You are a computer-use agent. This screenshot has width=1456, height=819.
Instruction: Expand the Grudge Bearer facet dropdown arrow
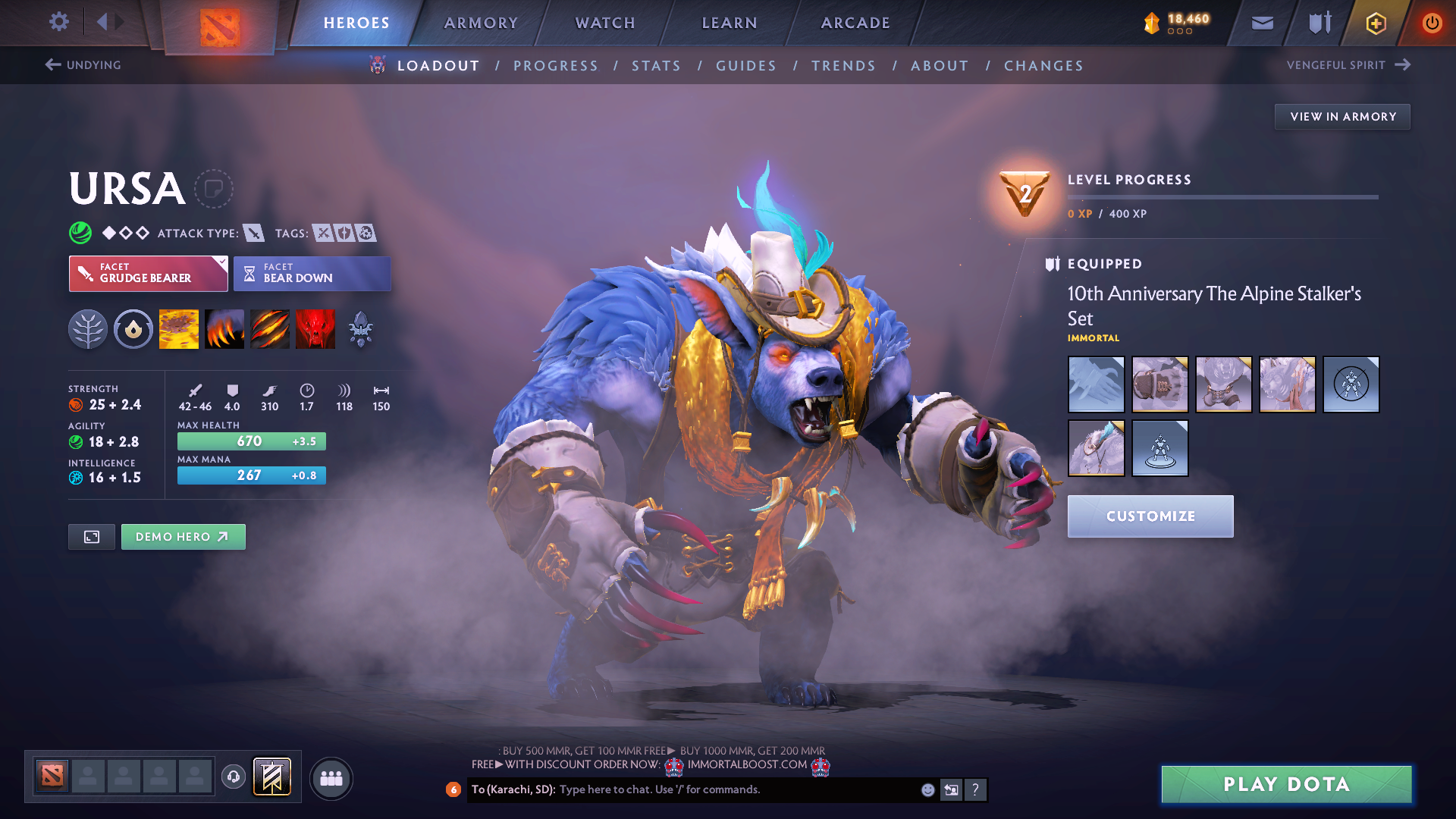click(x=221, y=264)
